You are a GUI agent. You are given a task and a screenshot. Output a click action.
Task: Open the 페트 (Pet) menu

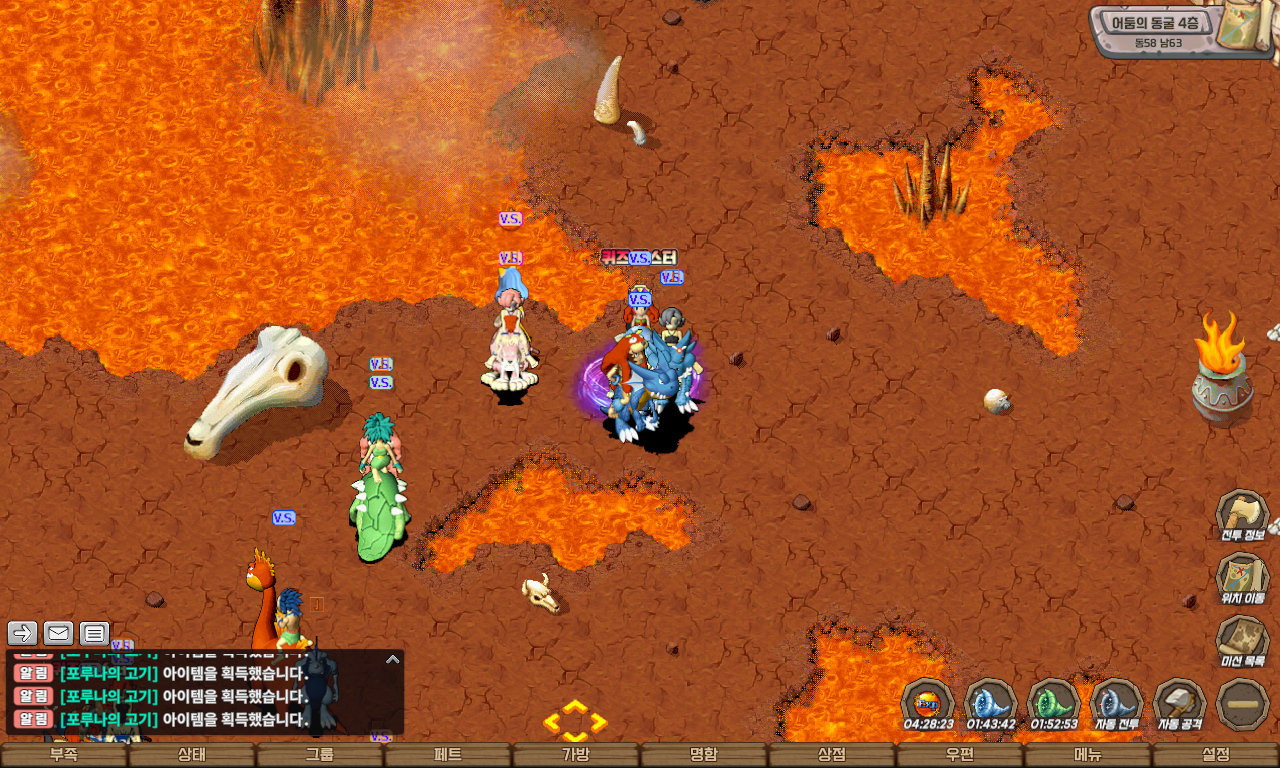pyautogui.click(x=447, y=755)
